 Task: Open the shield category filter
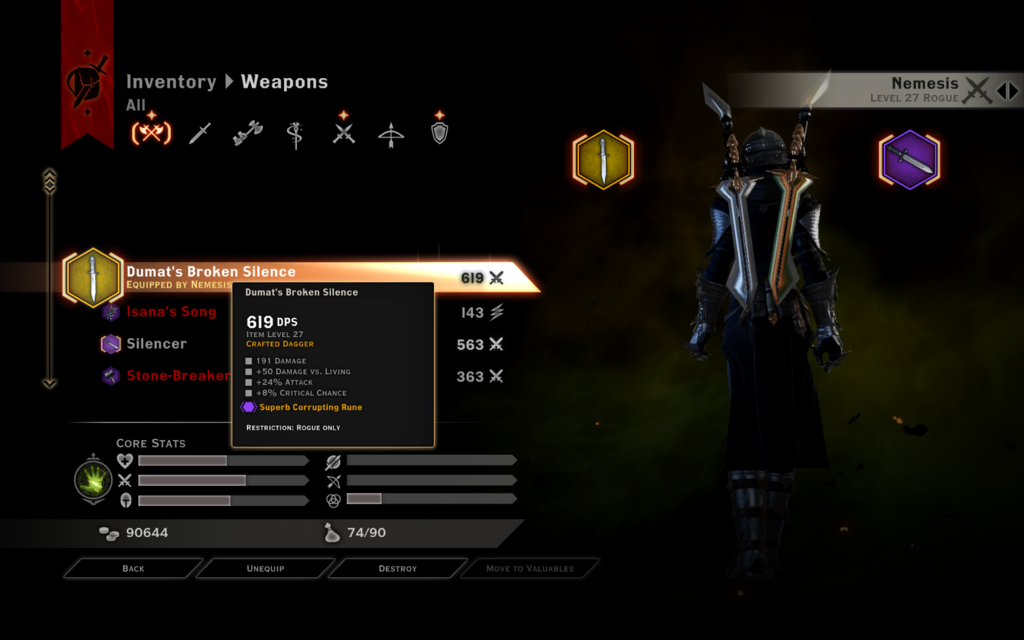click(439, 133)
